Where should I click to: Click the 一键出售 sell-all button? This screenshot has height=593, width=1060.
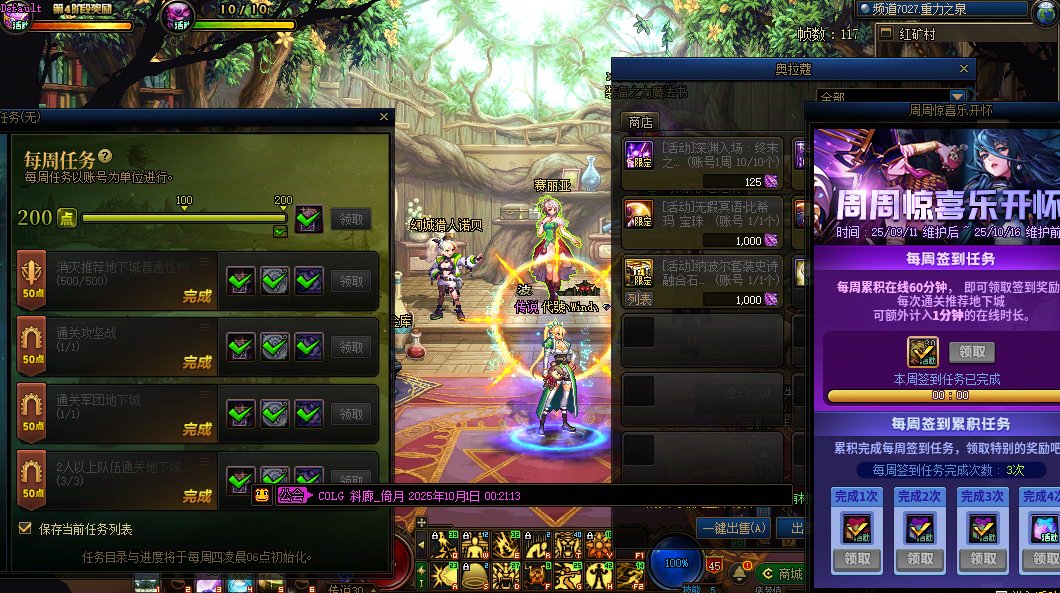[734, 528]
